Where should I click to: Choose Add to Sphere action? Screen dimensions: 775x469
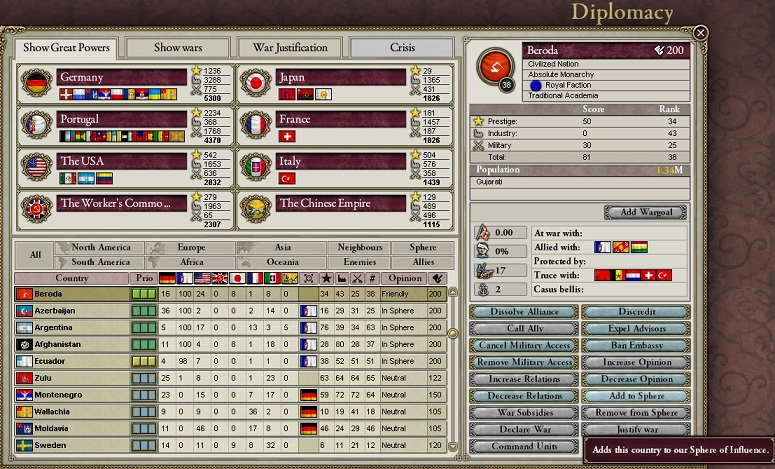[635, 396]
